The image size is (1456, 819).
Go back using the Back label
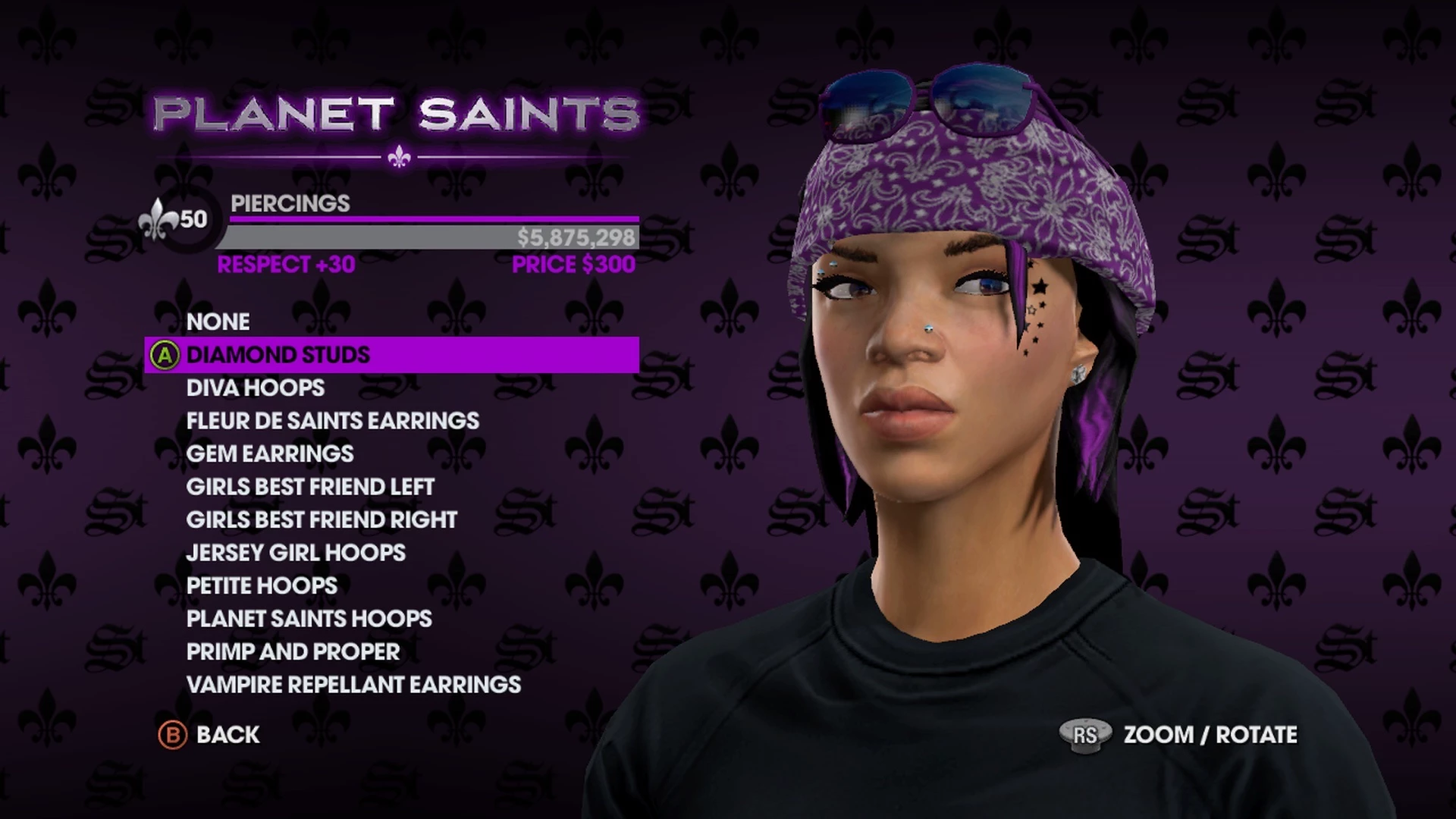coord(227,735)
